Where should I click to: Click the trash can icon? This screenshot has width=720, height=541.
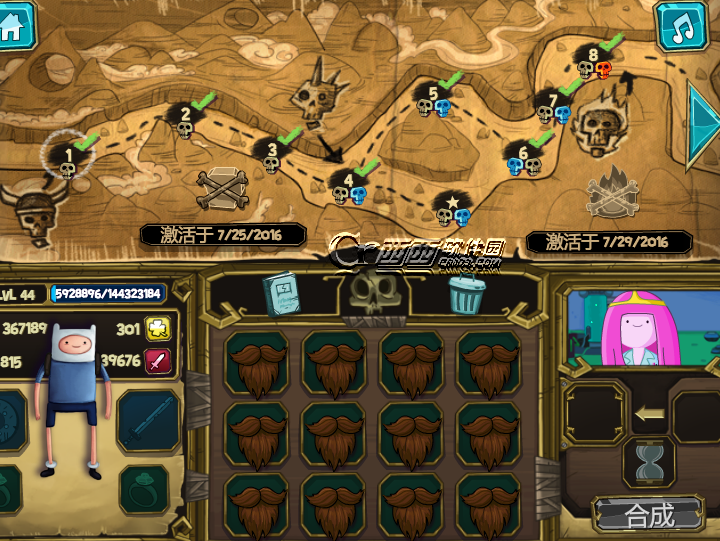tap(466, 295)
